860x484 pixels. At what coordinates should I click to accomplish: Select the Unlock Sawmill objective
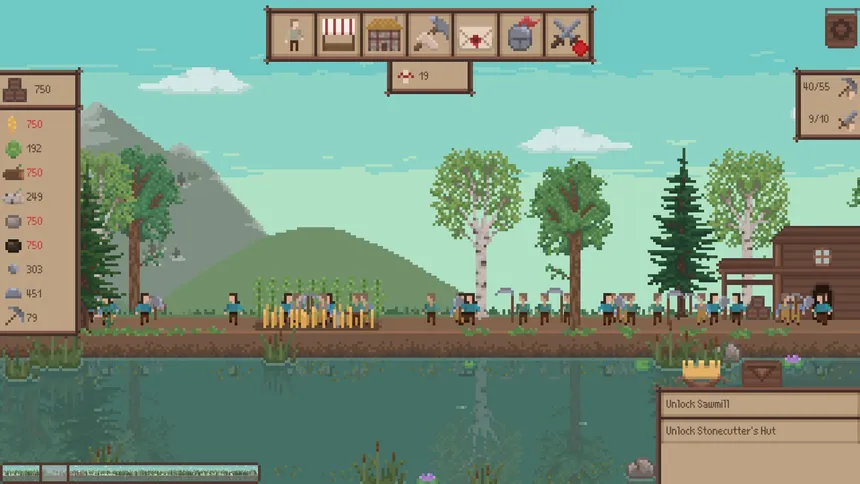point(756,404)
